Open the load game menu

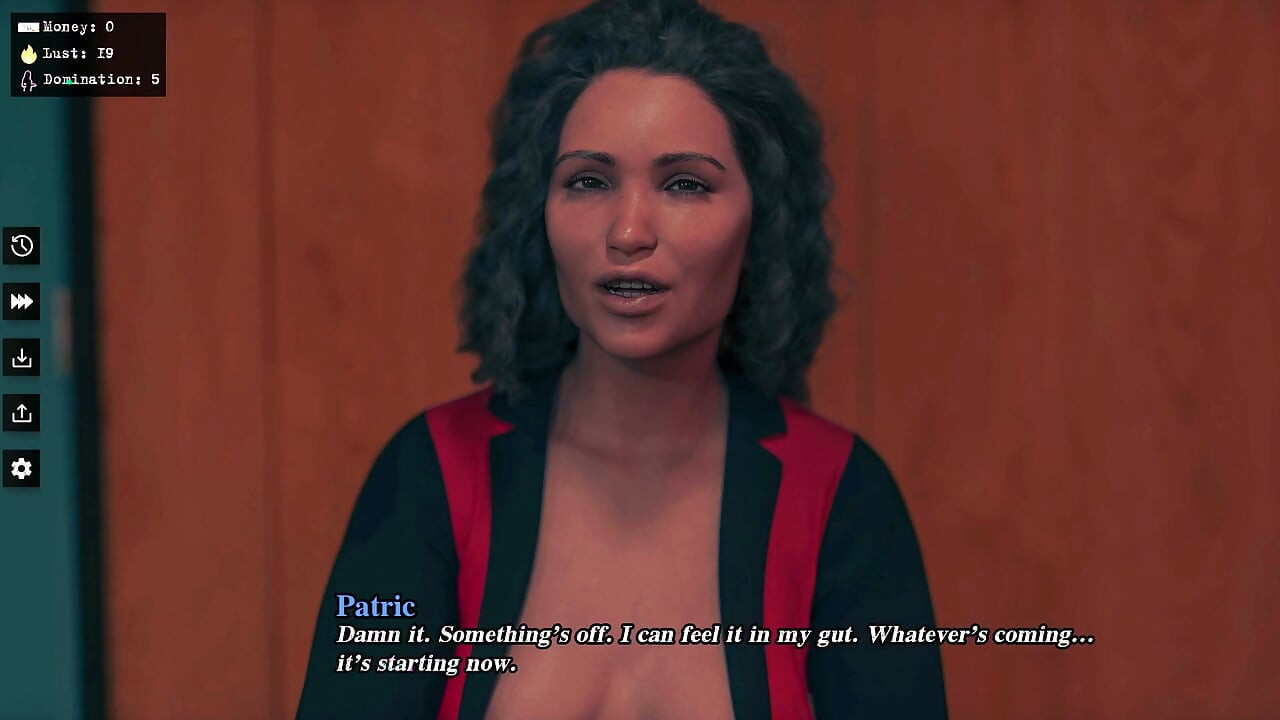click(x=21, y=413)
